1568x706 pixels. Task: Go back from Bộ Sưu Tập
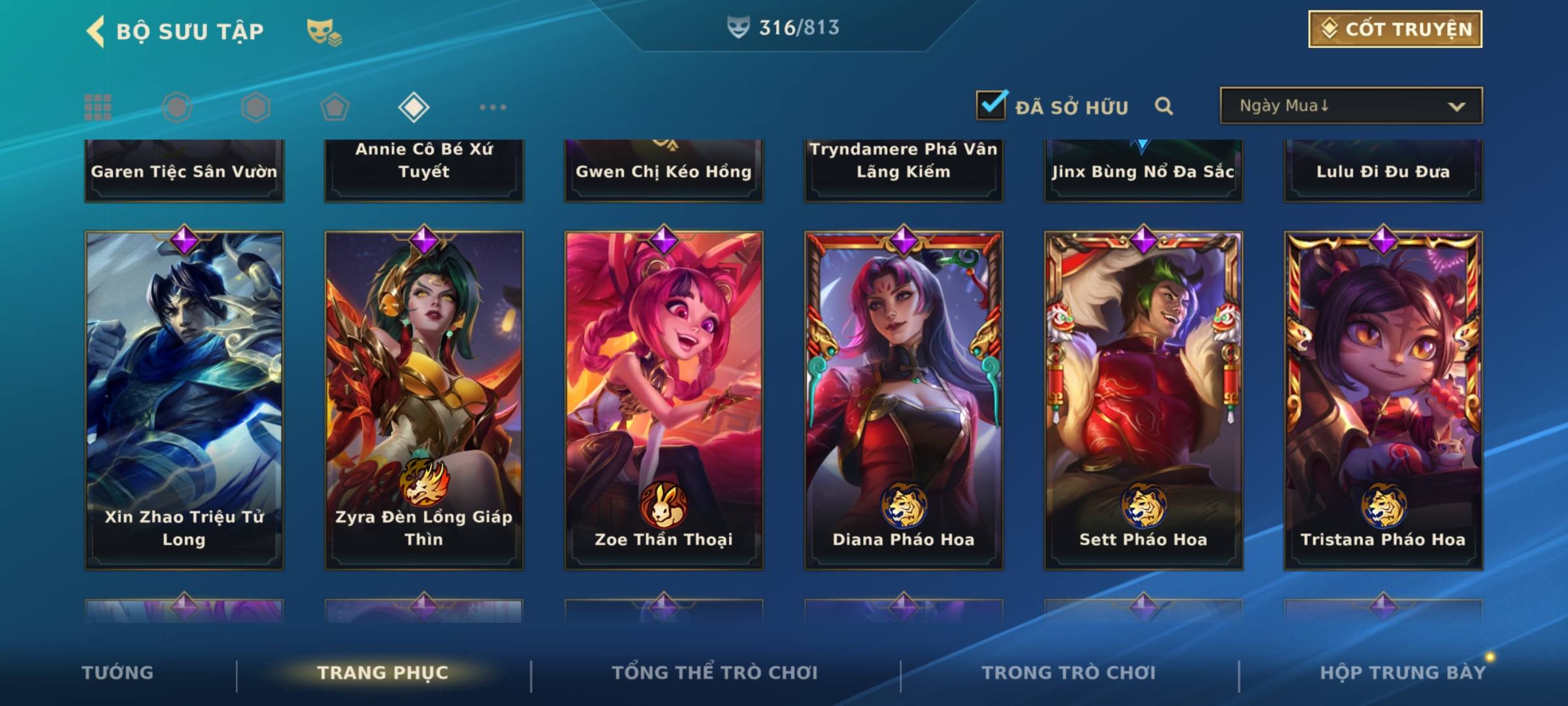95,31
